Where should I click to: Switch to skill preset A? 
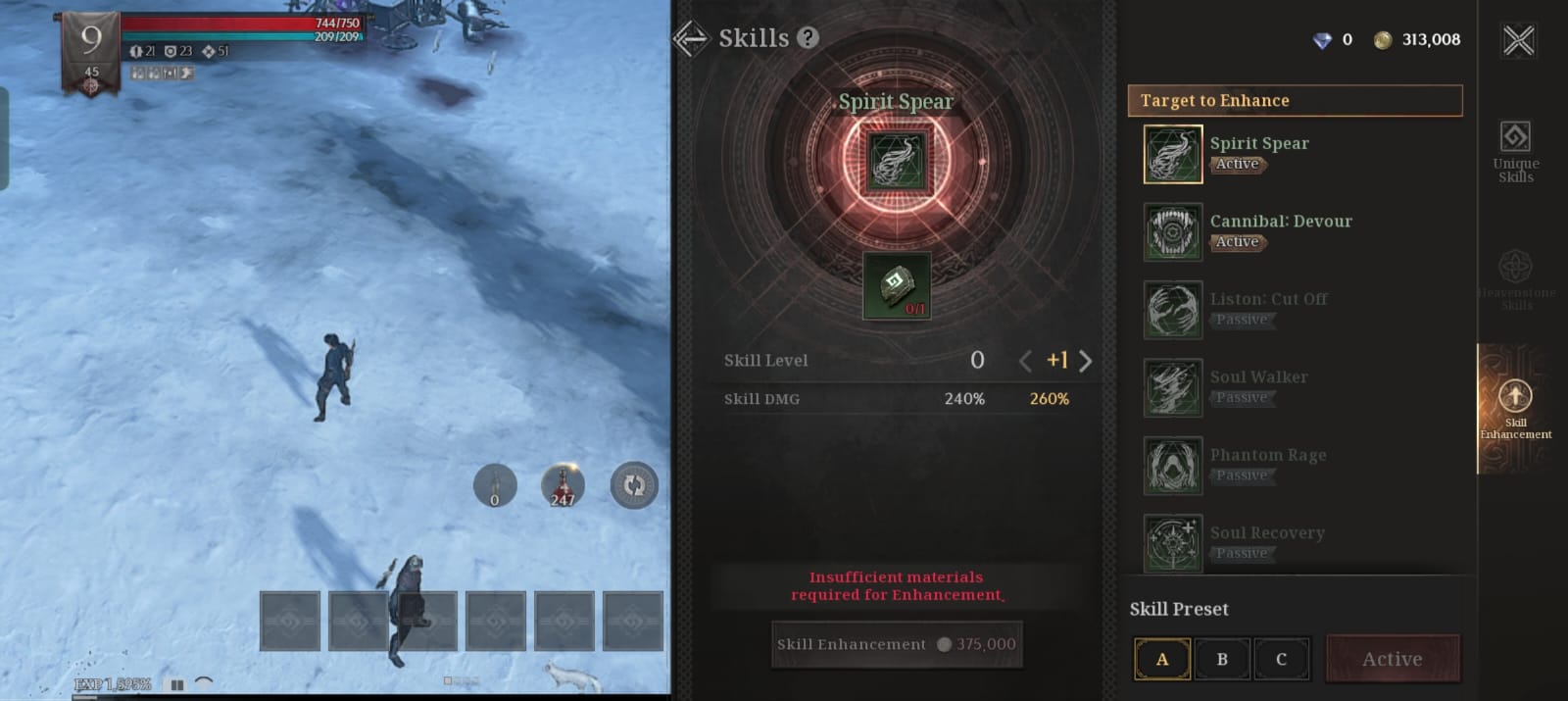1162,659
